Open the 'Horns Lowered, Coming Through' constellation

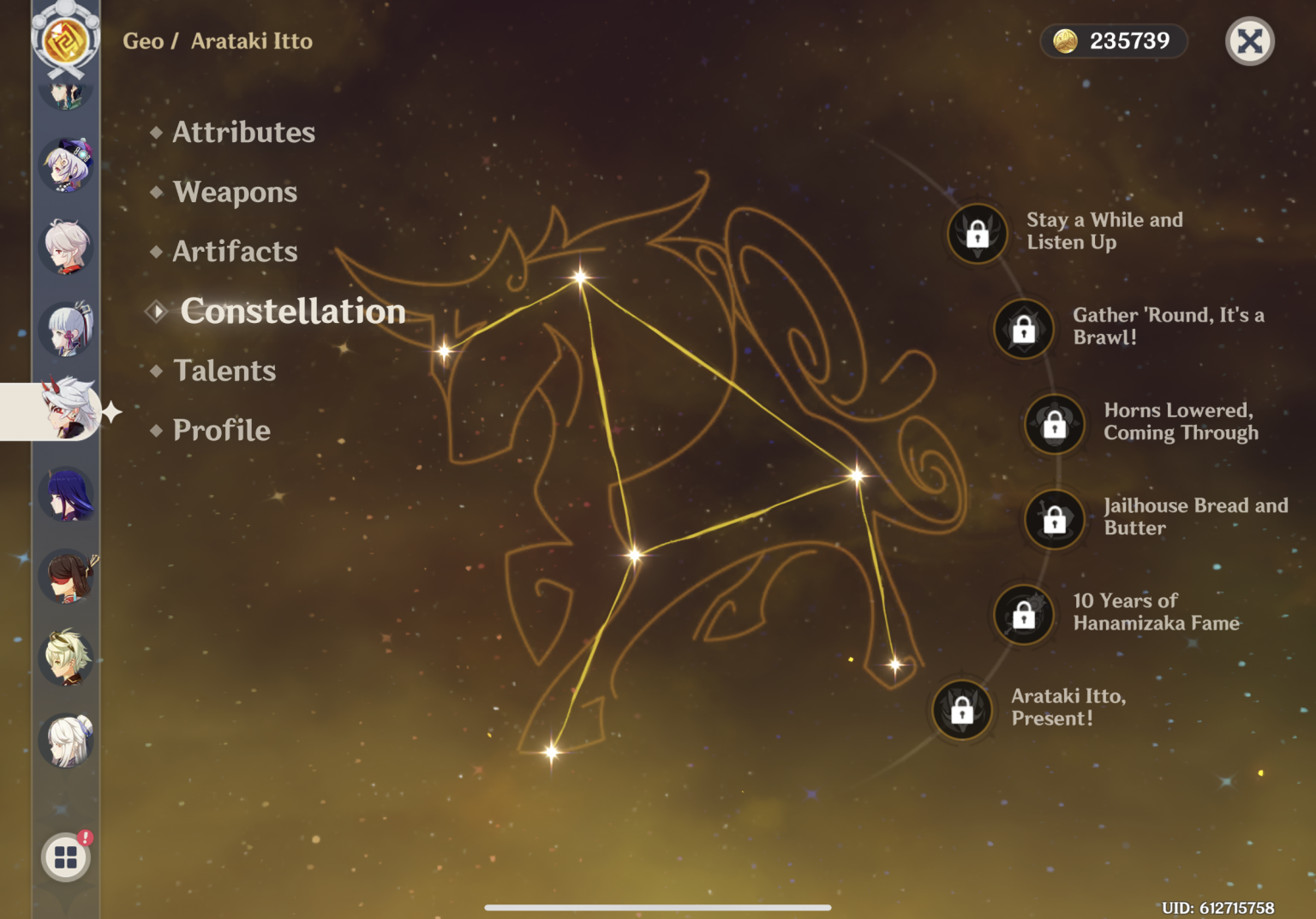[x=1053, y=423]
